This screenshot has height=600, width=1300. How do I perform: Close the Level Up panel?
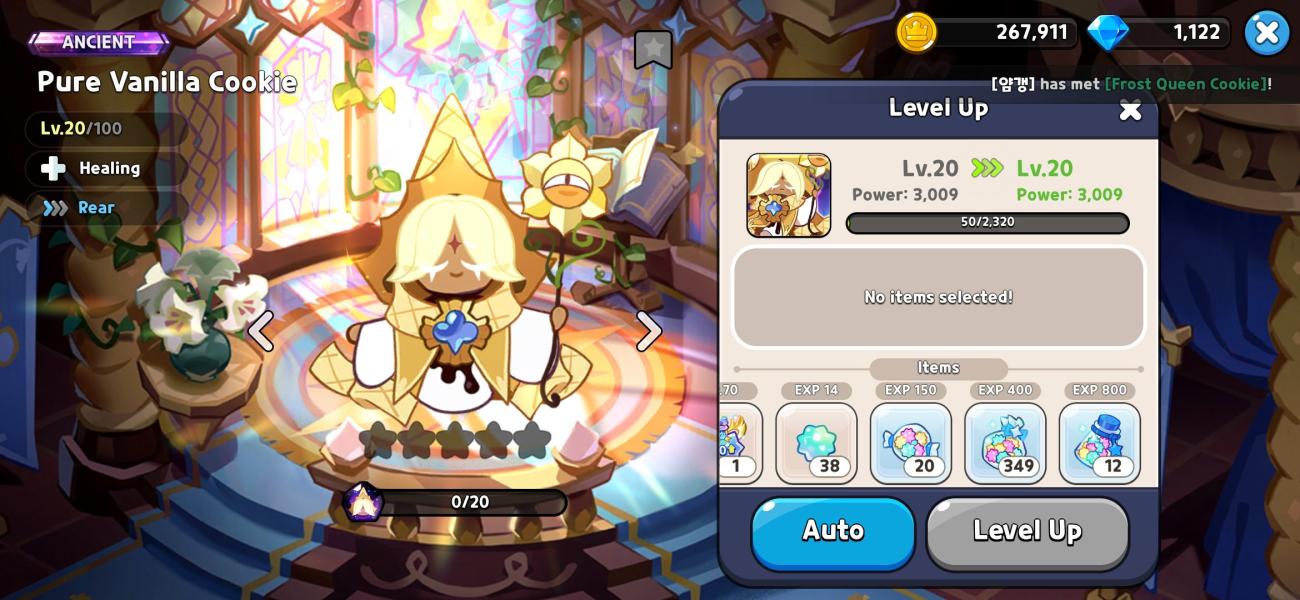[1130, 110]
